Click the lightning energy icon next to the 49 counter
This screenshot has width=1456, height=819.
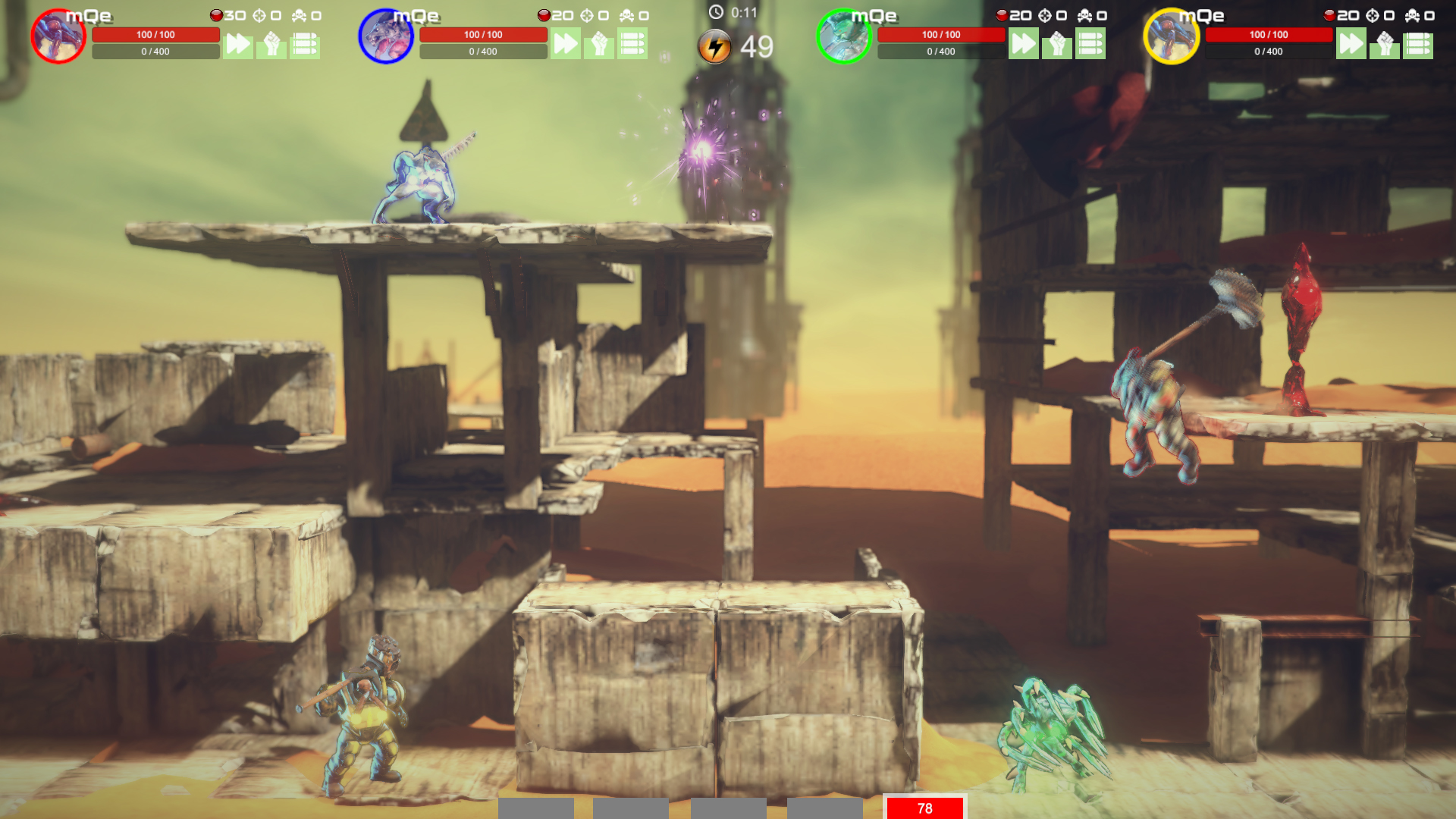(x=714, y=45)
